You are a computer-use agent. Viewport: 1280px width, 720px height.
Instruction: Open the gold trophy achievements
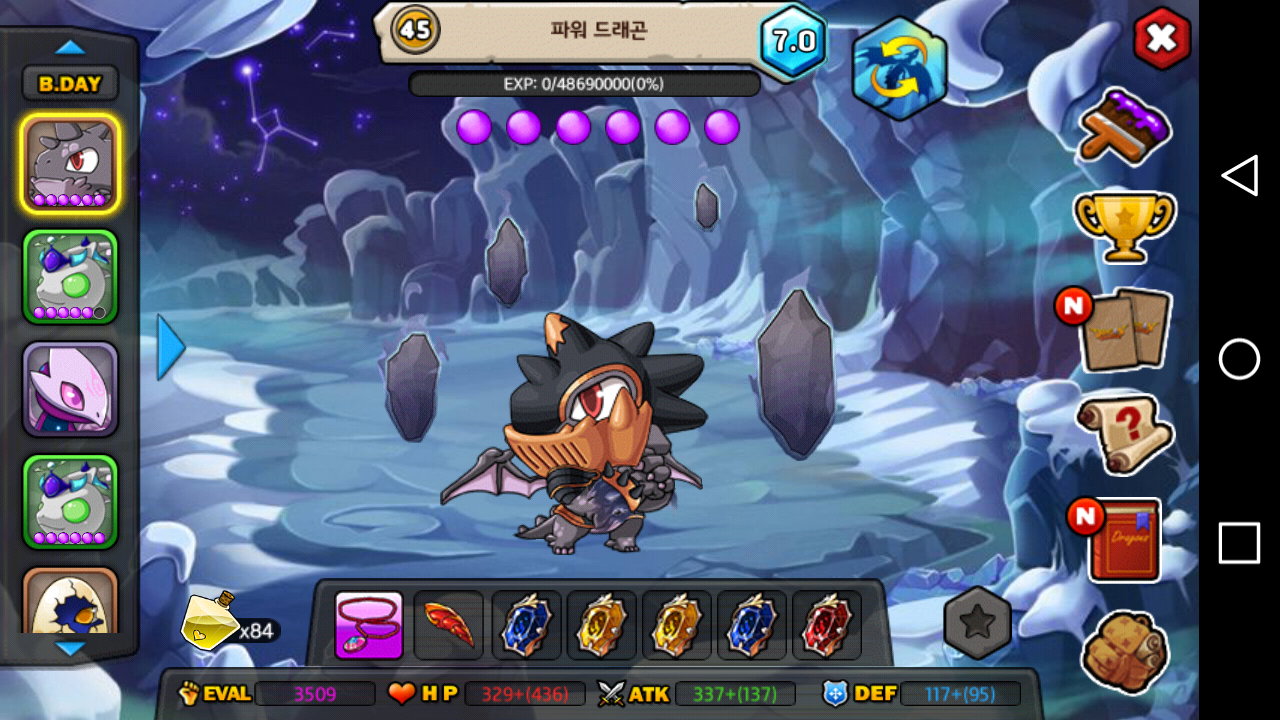tap(1124, 225)
